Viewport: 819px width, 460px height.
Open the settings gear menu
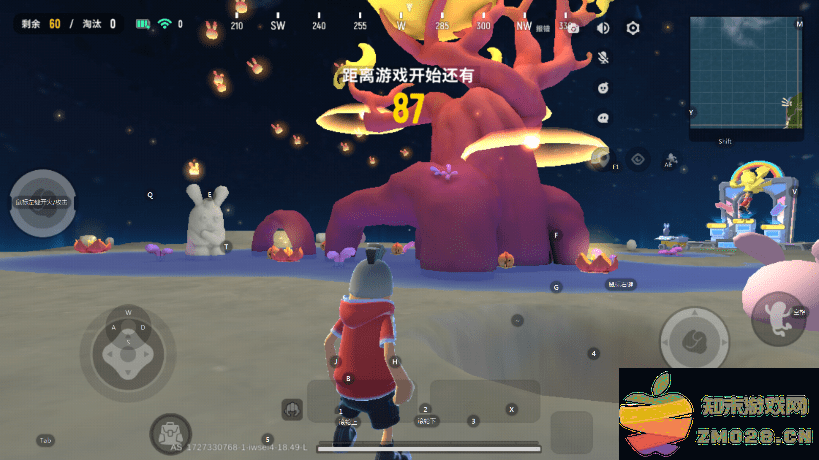coord(633,28)
